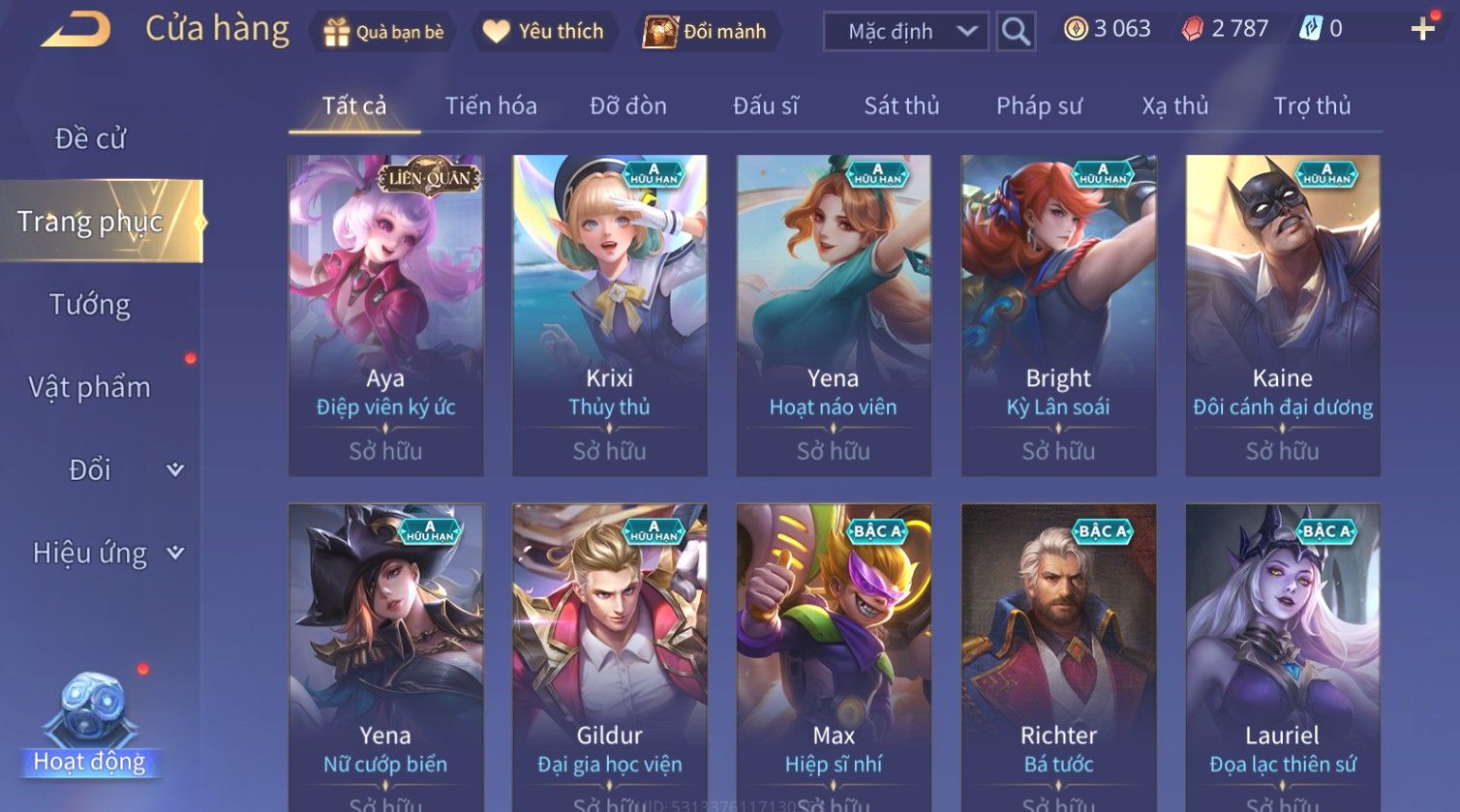Show Sát thủ assassin skins
The height and width of the screenshot is (812, 1460).
point(901,105)
